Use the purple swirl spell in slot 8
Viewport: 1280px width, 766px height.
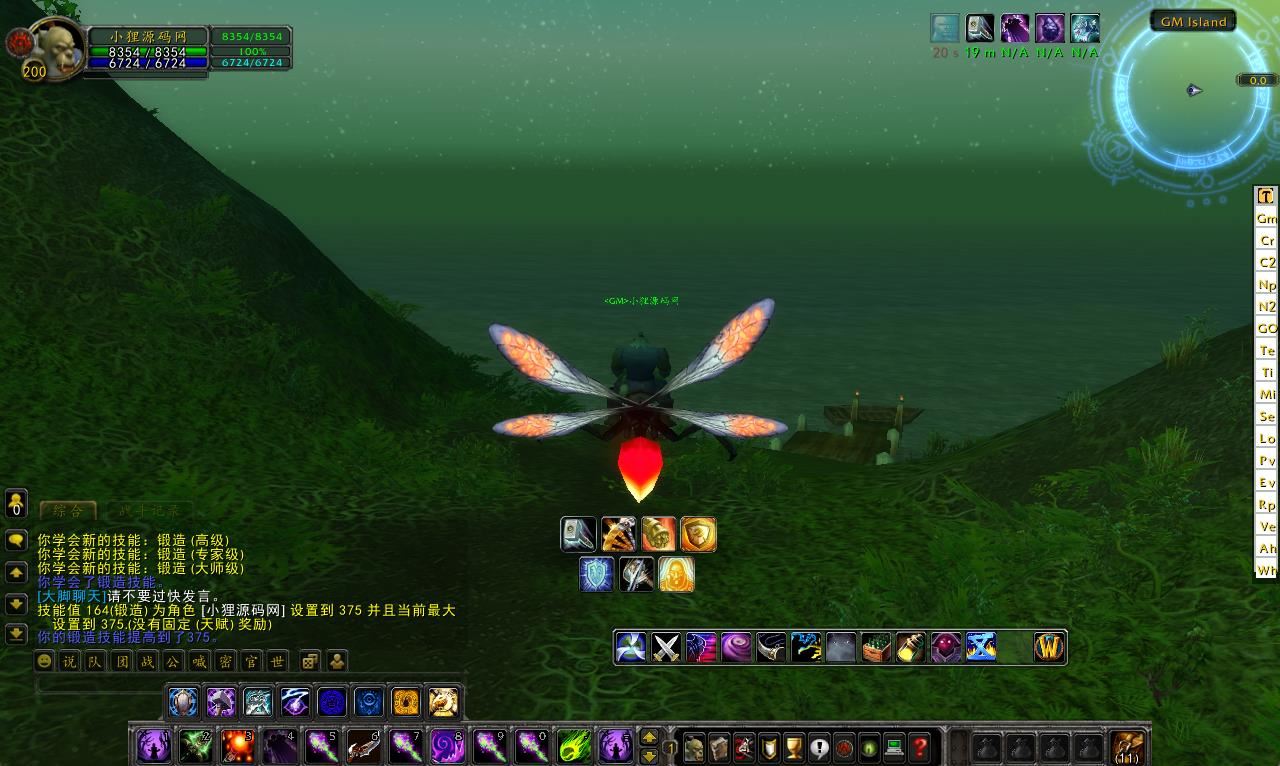click(448, 746)
